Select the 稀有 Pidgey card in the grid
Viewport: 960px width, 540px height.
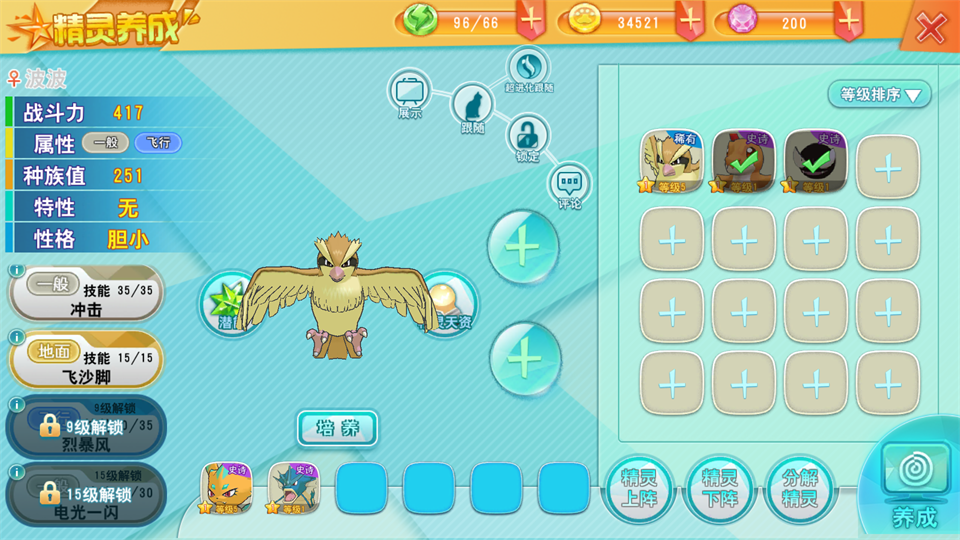pos(672,162)
